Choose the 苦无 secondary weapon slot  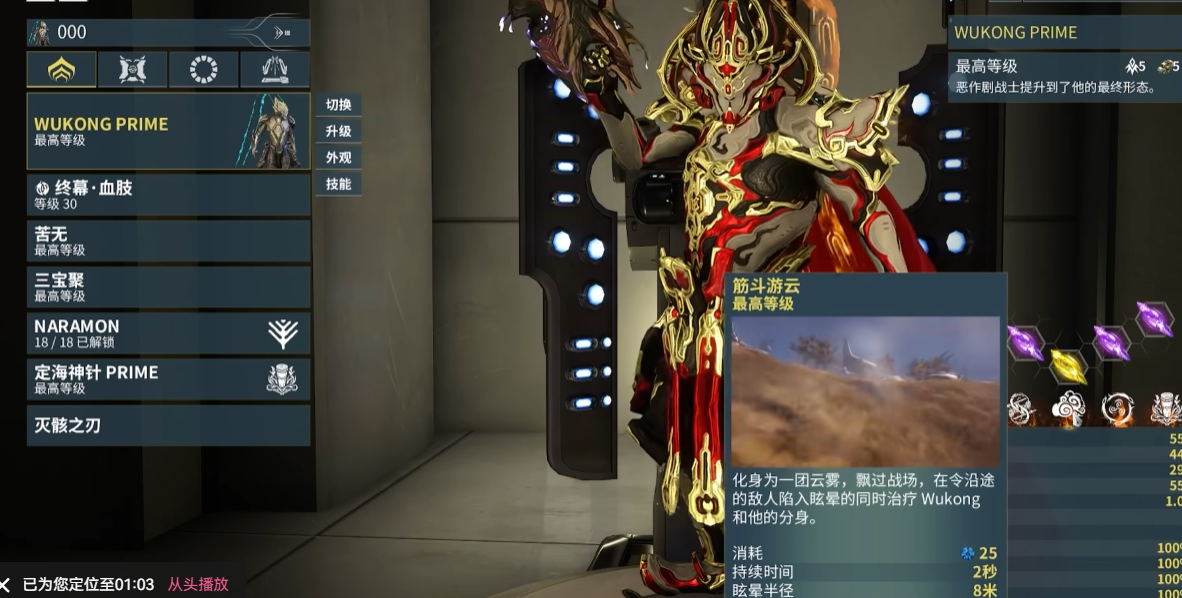coord(168,241)
